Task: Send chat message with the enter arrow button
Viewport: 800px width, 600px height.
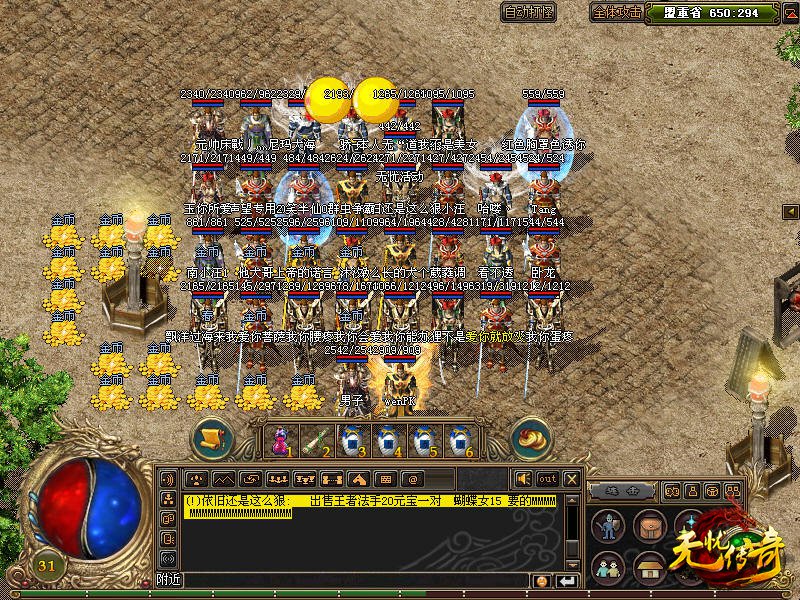Action: 567,581
